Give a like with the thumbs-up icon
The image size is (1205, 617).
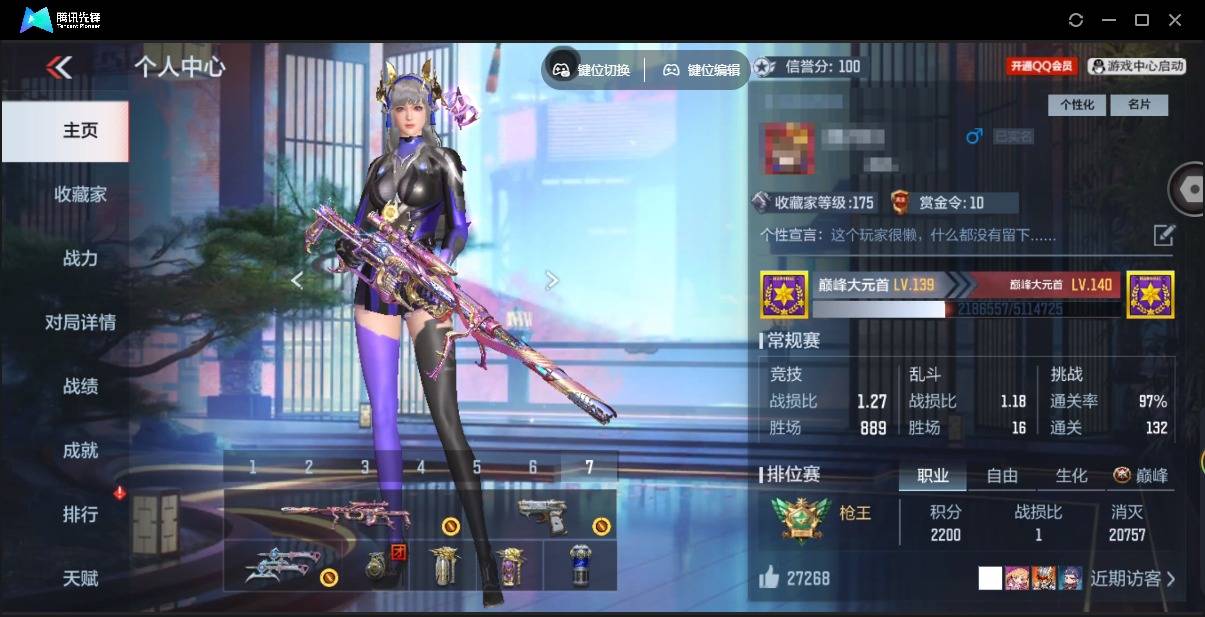pos(768,577)
